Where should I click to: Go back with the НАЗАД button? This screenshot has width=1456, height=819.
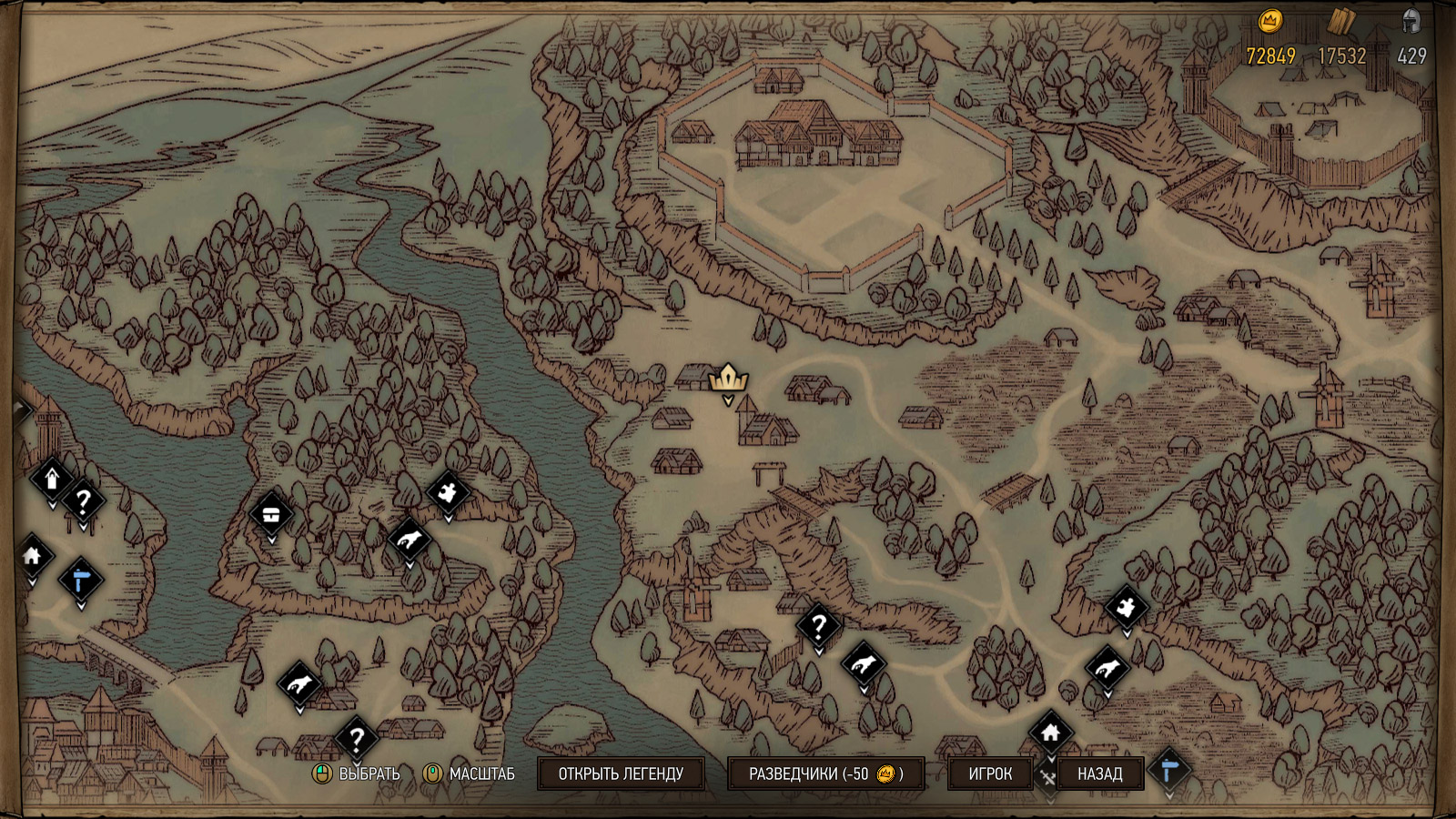pyautogui.click(x=1099, y=773)
